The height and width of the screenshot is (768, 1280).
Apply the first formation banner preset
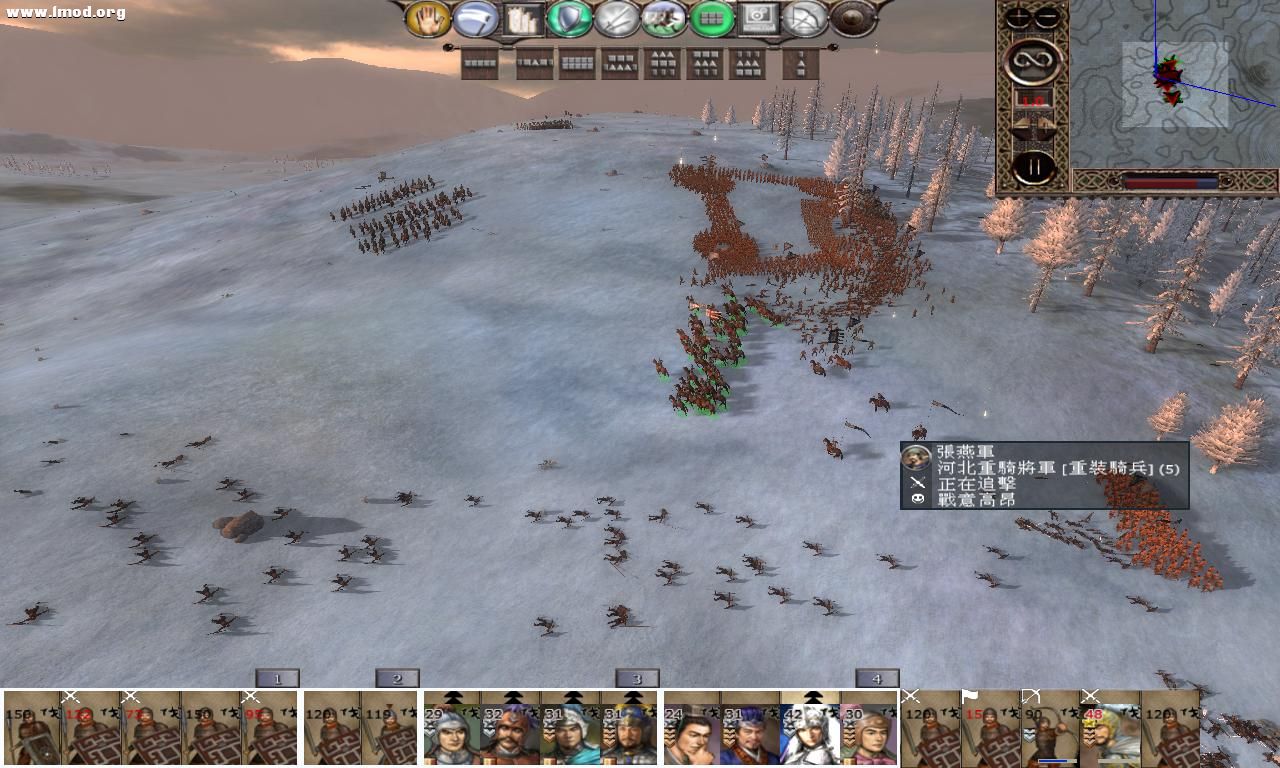click(479, 63)
